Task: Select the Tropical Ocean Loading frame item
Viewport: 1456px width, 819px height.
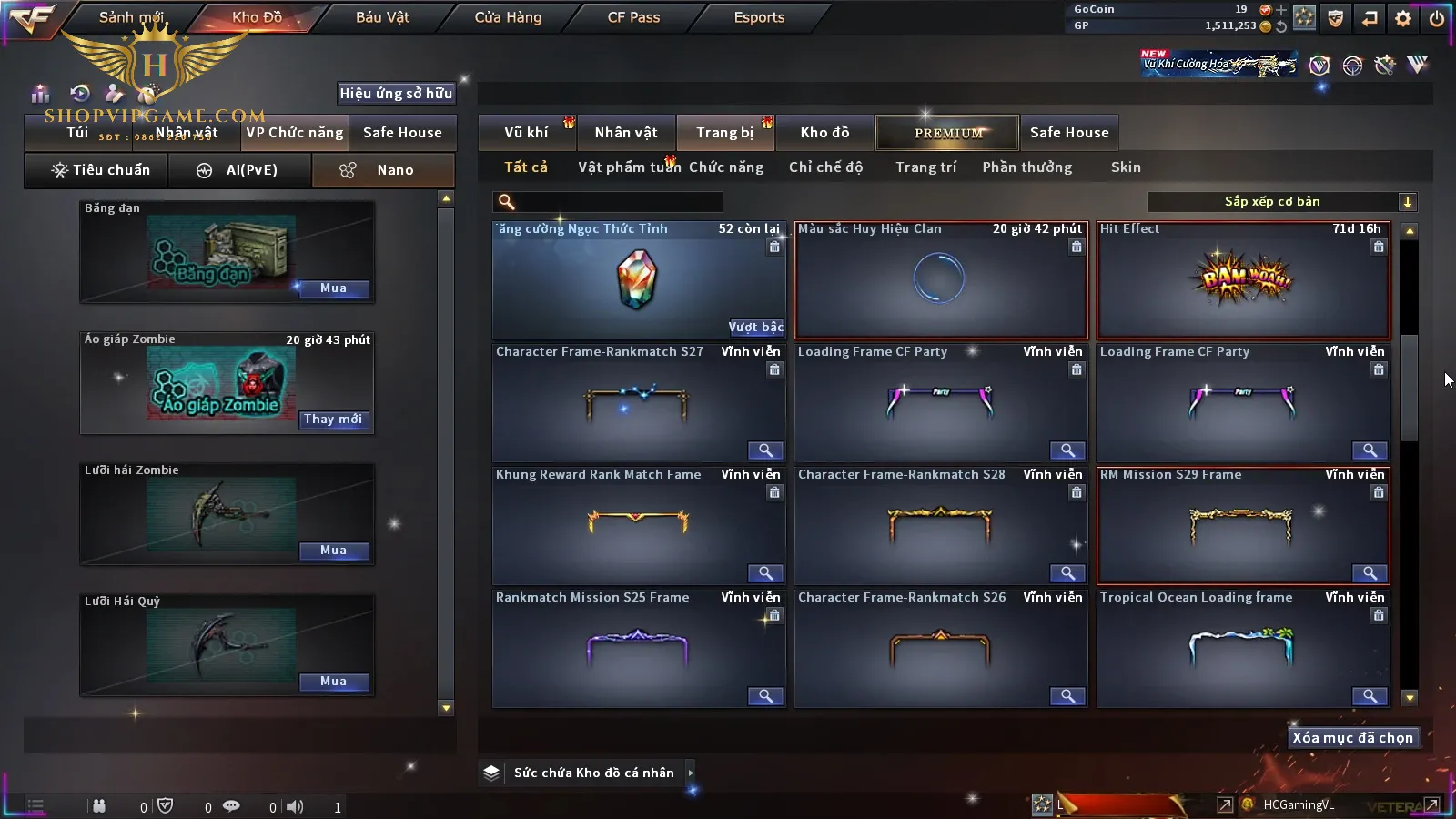Action: pos(1243,650)
